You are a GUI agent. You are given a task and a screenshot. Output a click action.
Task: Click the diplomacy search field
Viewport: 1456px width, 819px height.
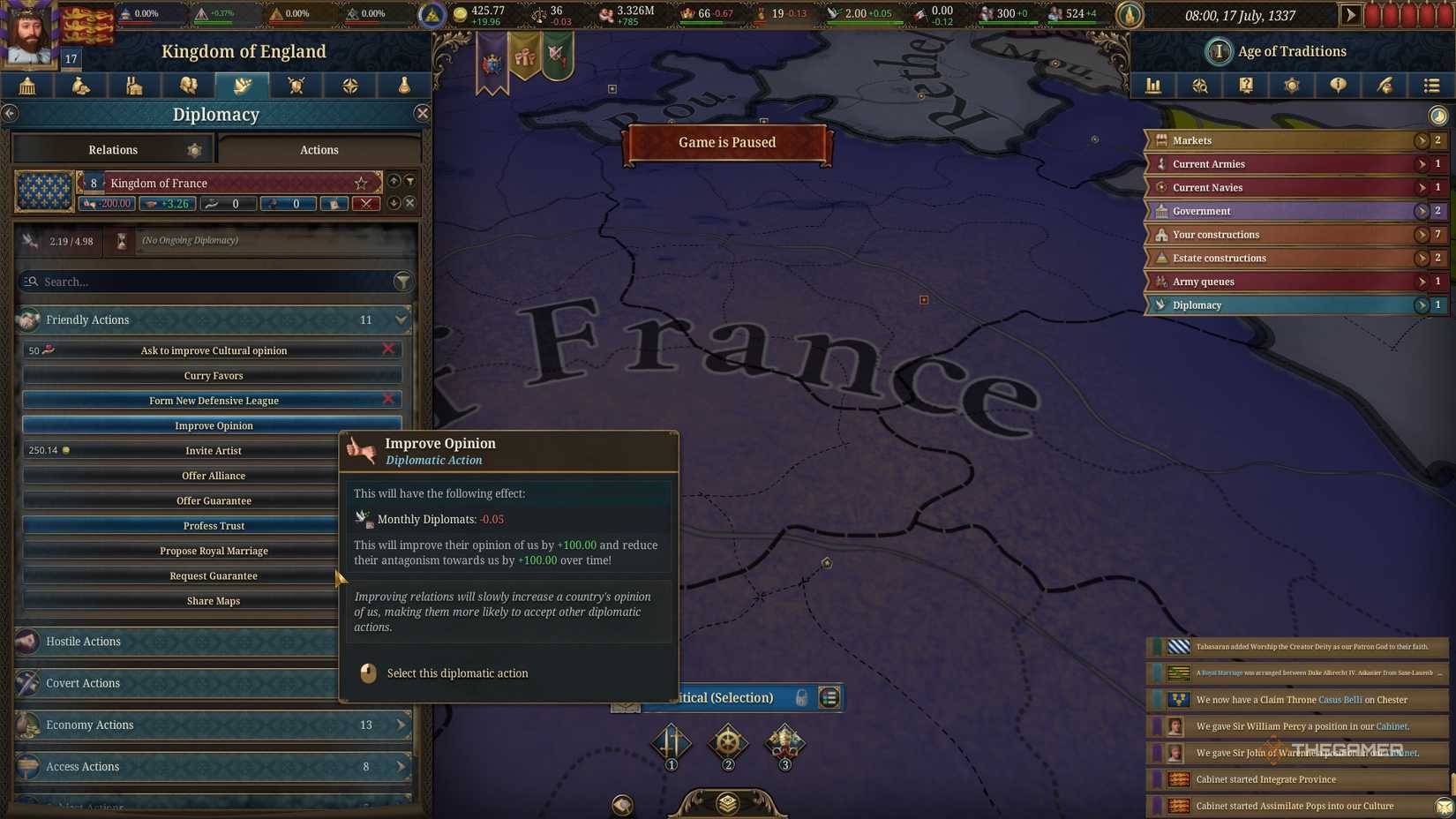[212, 281]
